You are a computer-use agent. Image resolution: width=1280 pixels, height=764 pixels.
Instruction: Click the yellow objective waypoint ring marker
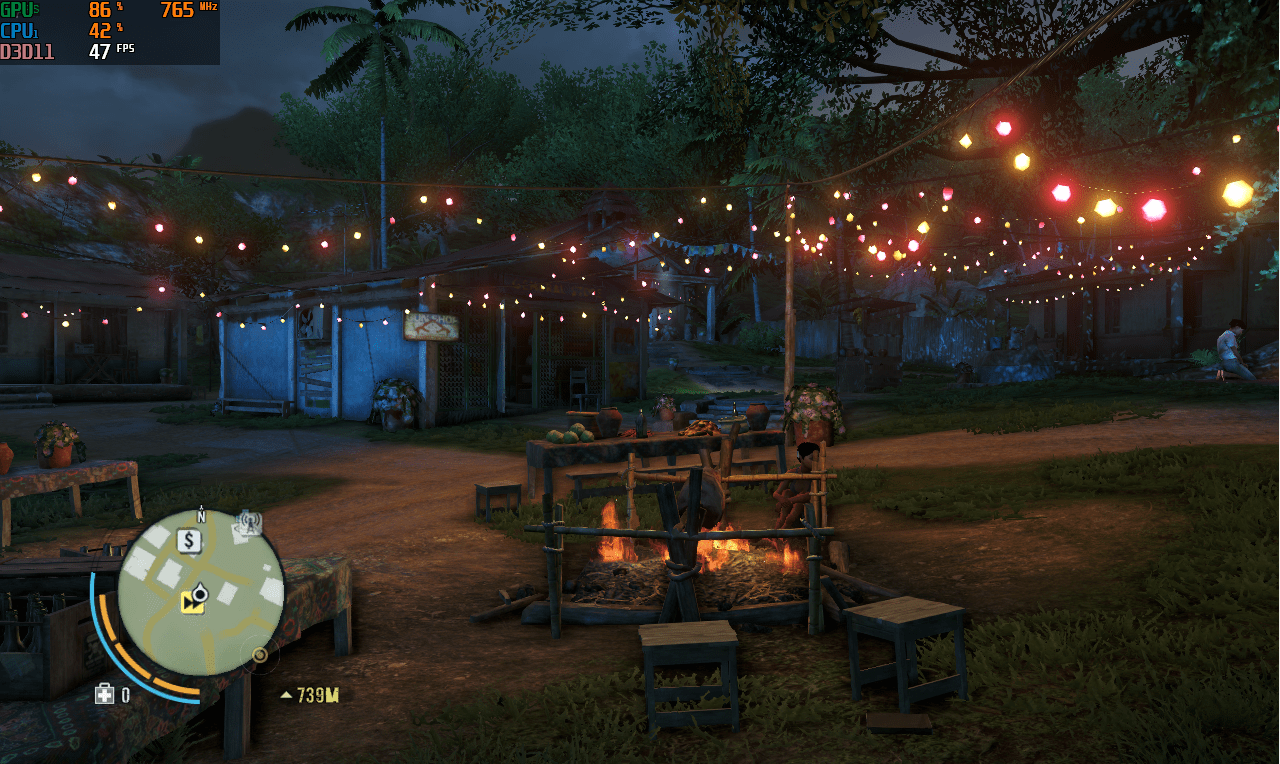[x=260, y=655]
